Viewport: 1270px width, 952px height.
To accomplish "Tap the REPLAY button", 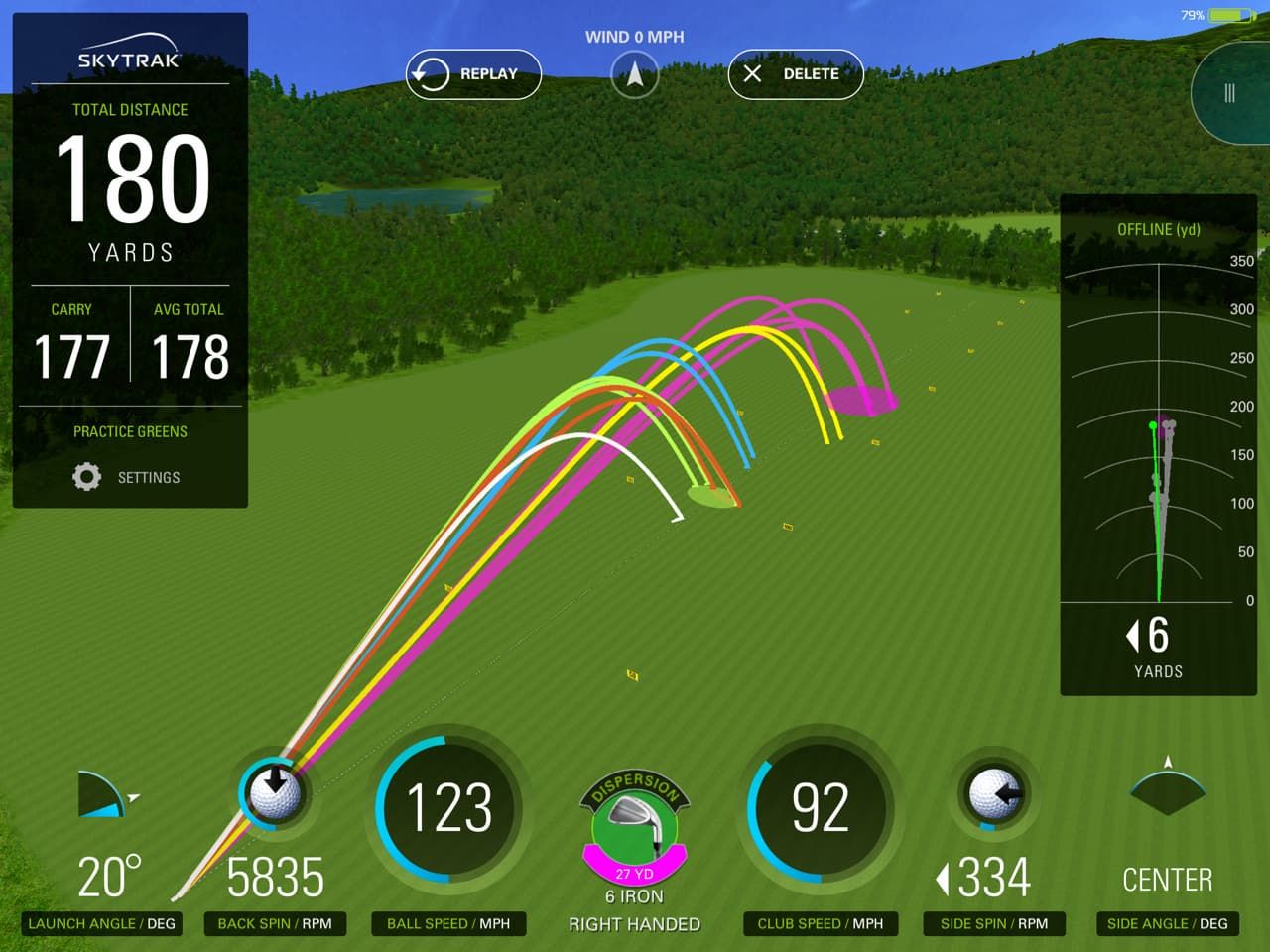I will (x=473, y=73).
